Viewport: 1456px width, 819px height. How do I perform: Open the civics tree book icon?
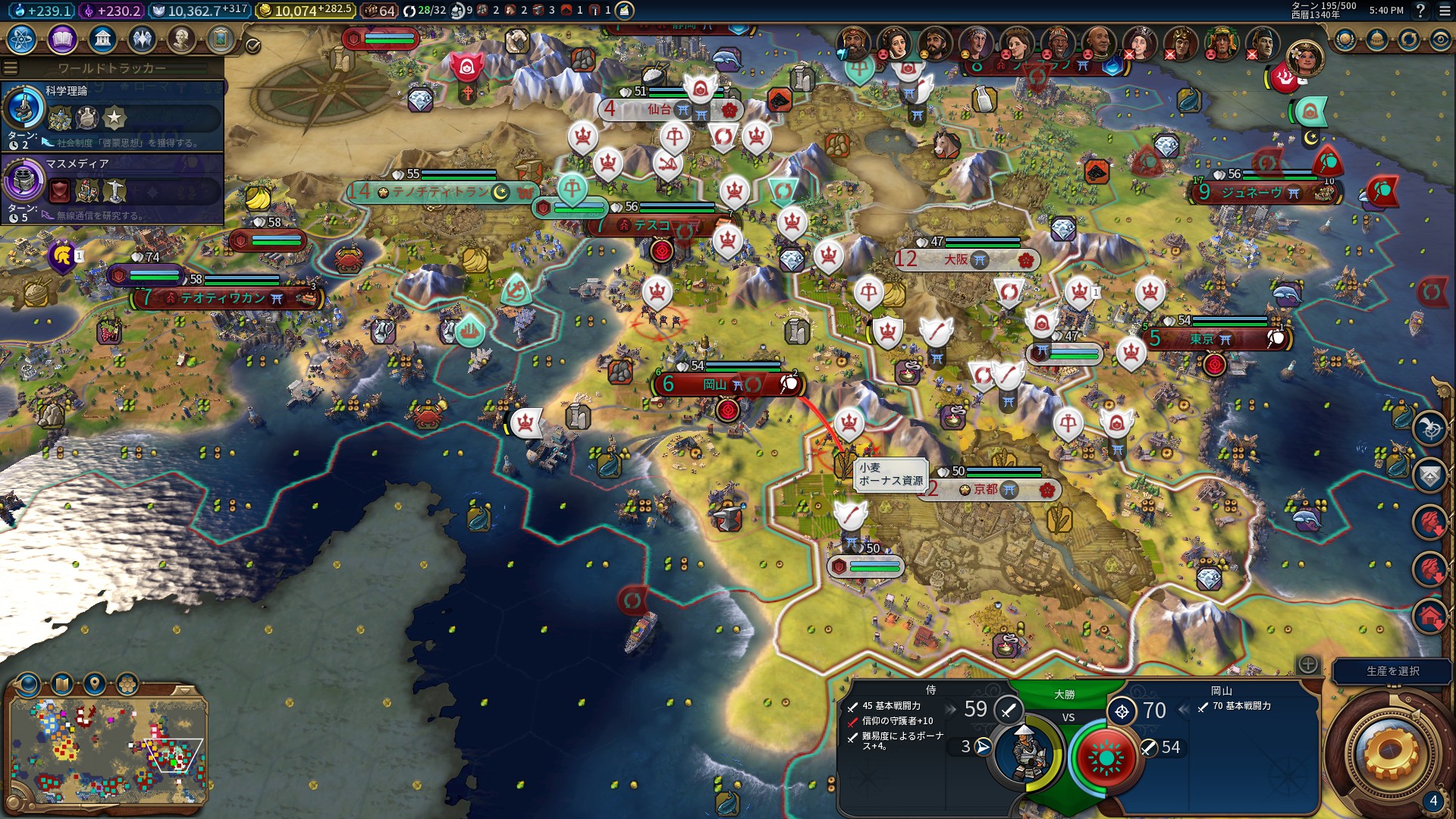pyautogui.click(x=62, y=39)
